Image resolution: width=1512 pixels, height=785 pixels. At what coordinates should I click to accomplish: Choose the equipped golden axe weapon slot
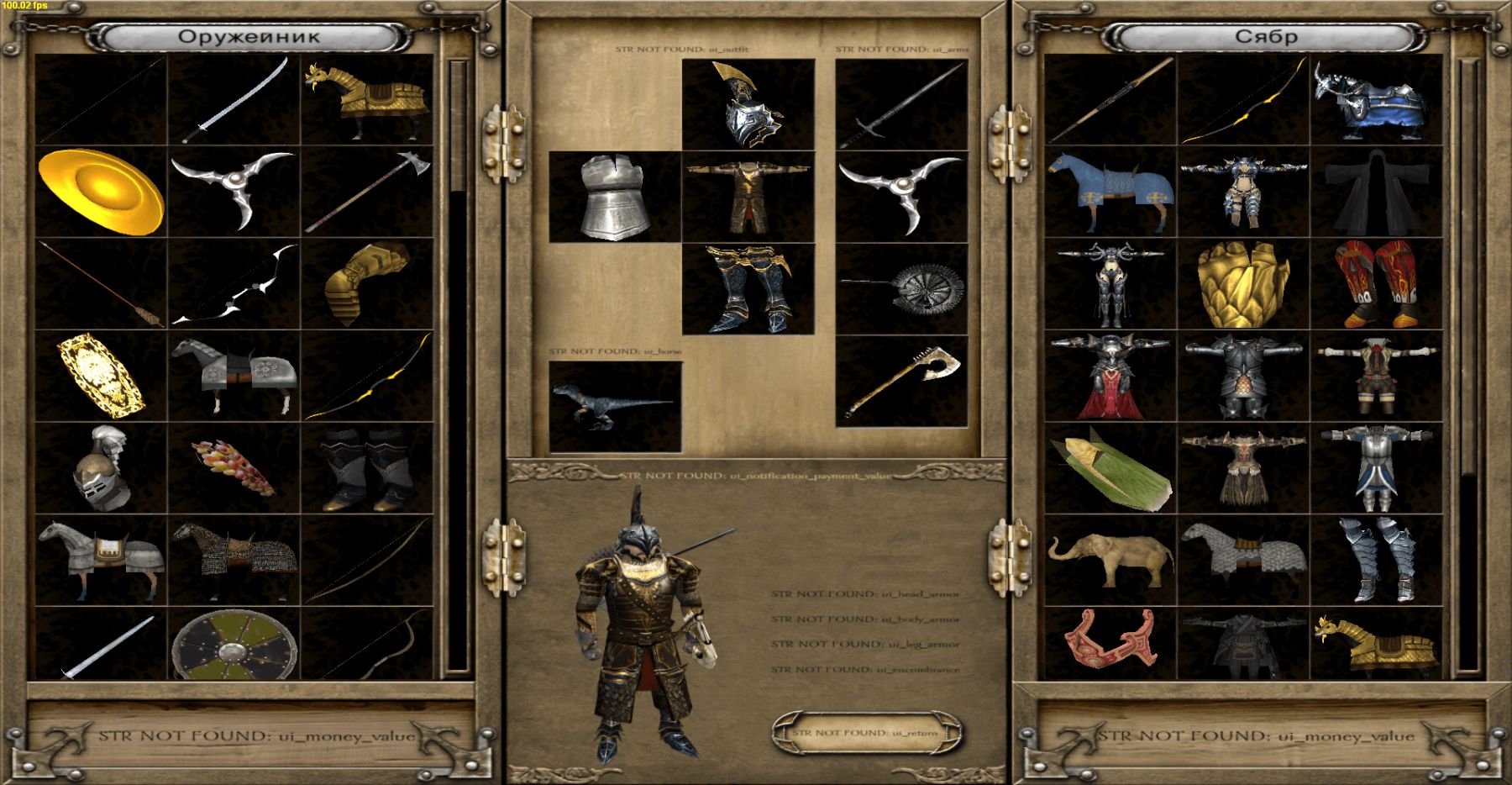(902, 381)
